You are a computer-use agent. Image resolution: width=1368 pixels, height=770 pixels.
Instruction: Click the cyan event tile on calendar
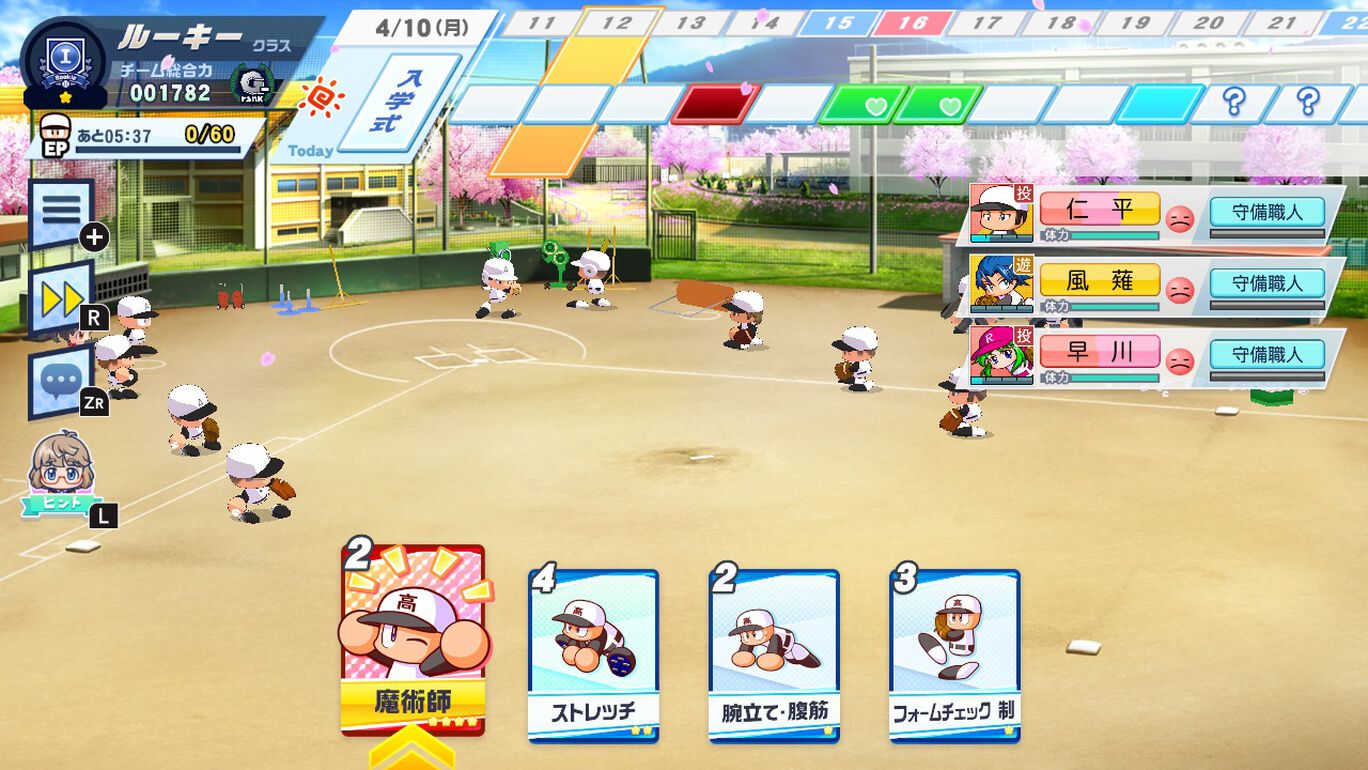click(x=1159, y=104)
